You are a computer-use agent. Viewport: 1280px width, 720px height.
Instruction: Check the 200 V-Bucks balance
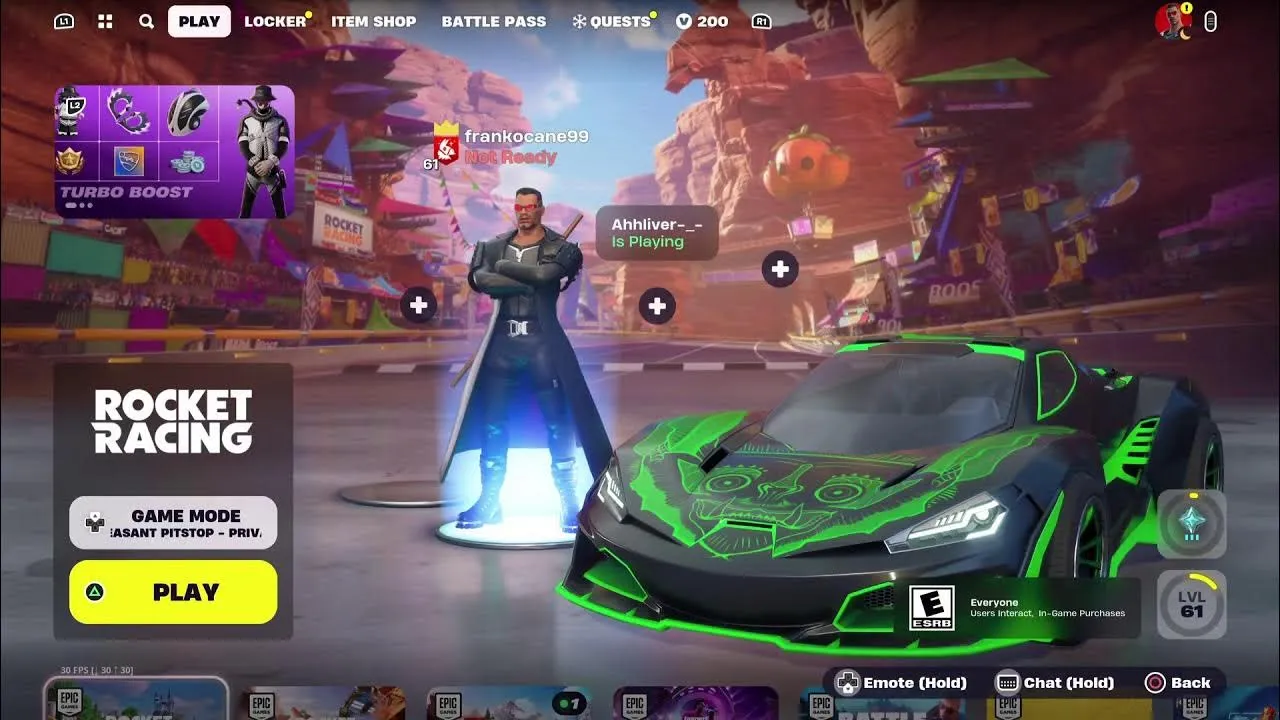coord(702,21)
